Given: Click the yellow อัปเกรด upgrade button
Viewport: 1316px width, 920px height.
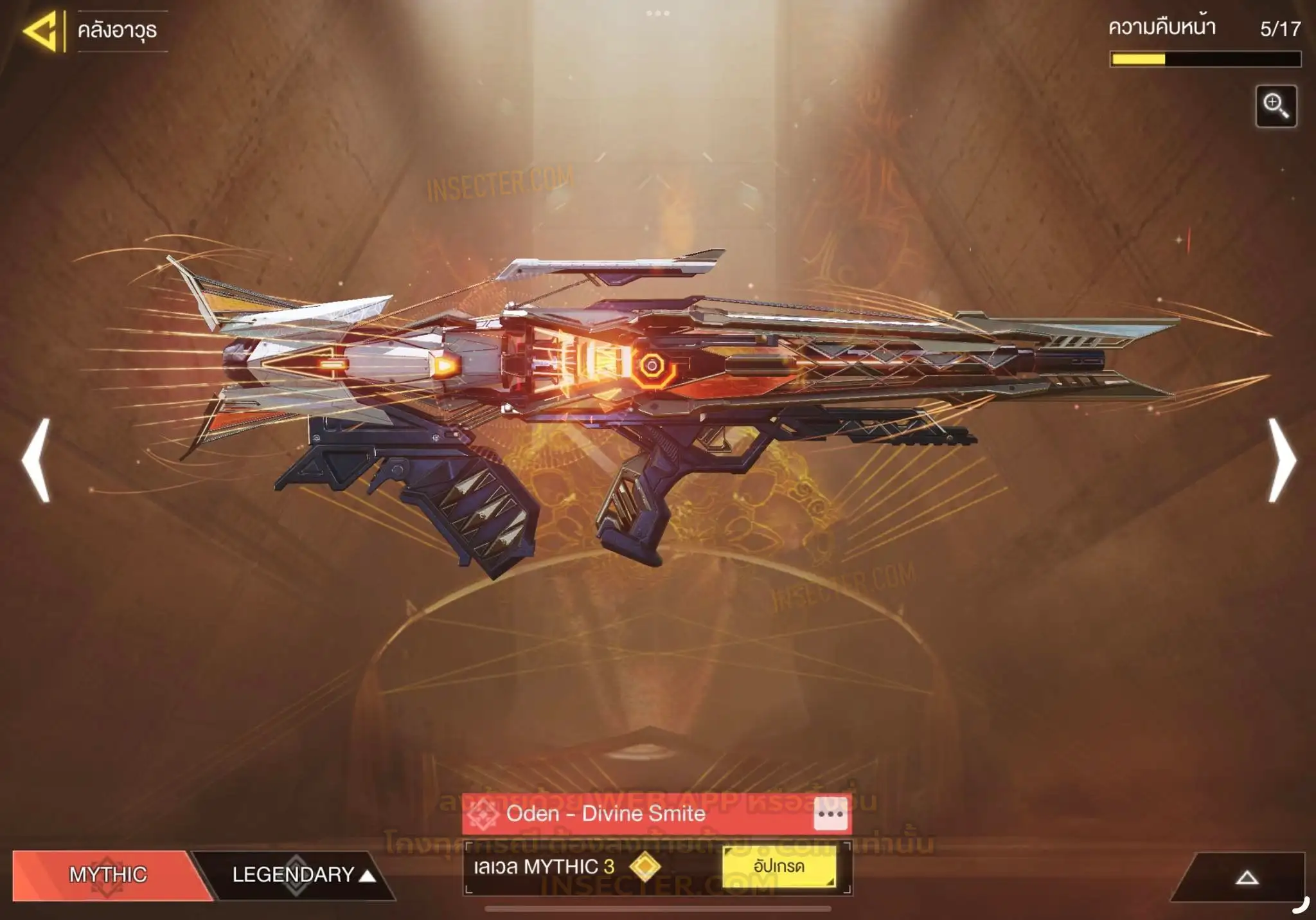Looking at the screenshot, I should point(779,867).
